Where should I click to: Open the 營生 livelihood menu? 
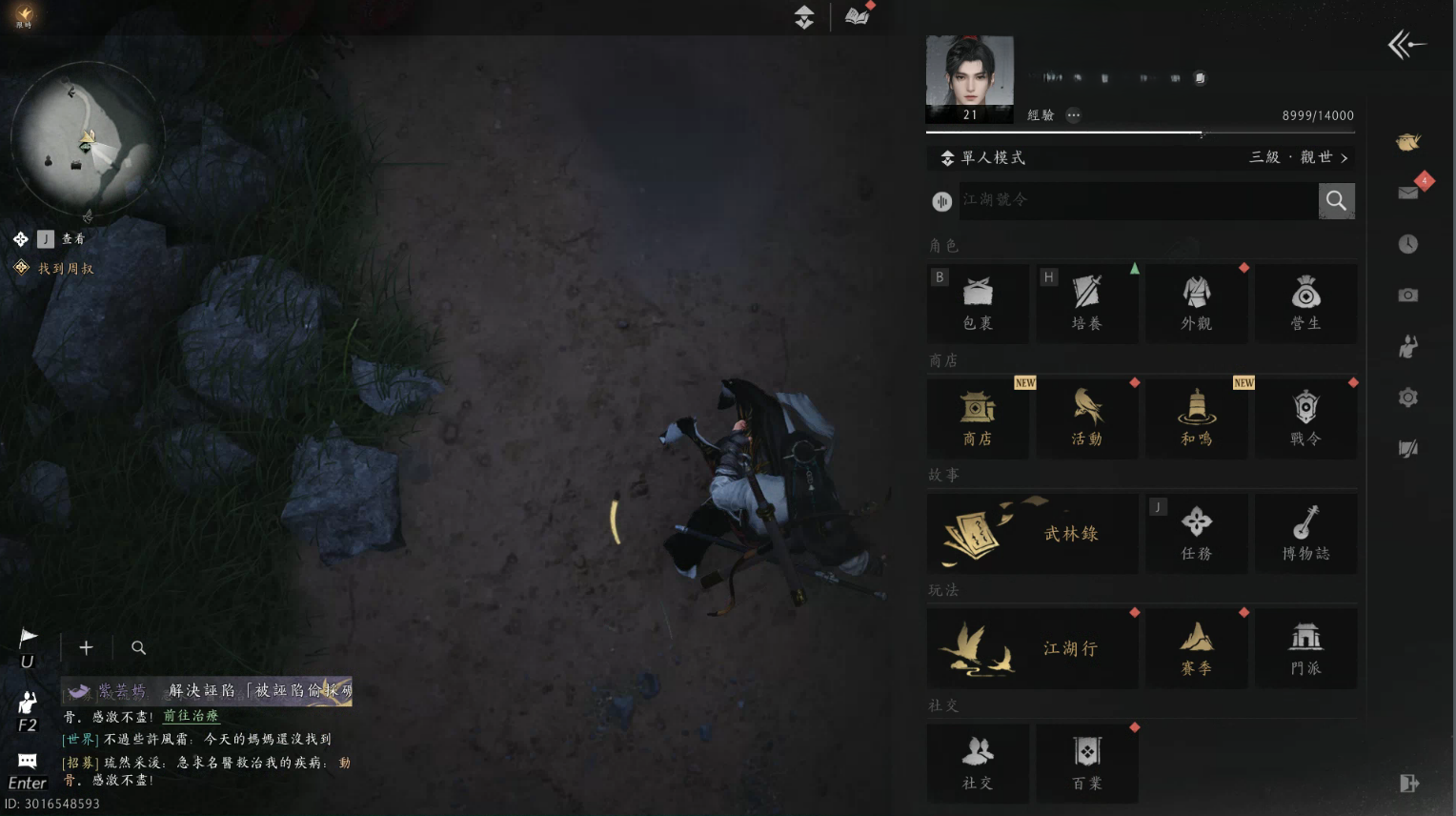1305,303
